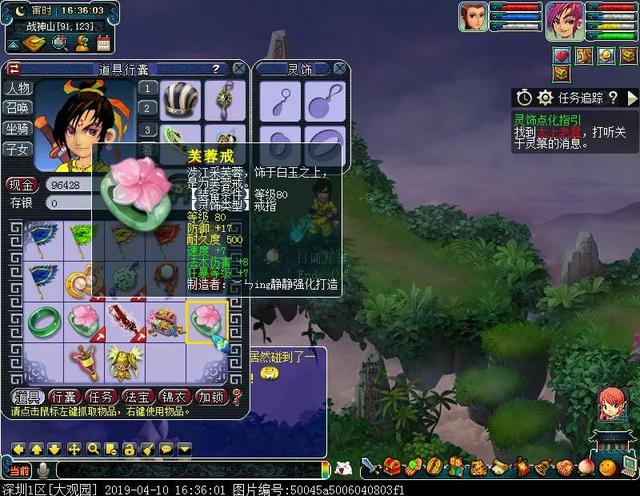Screen dimensions: 640x496
Task: Click the 现金 cash button
Action: coord(21,185)
